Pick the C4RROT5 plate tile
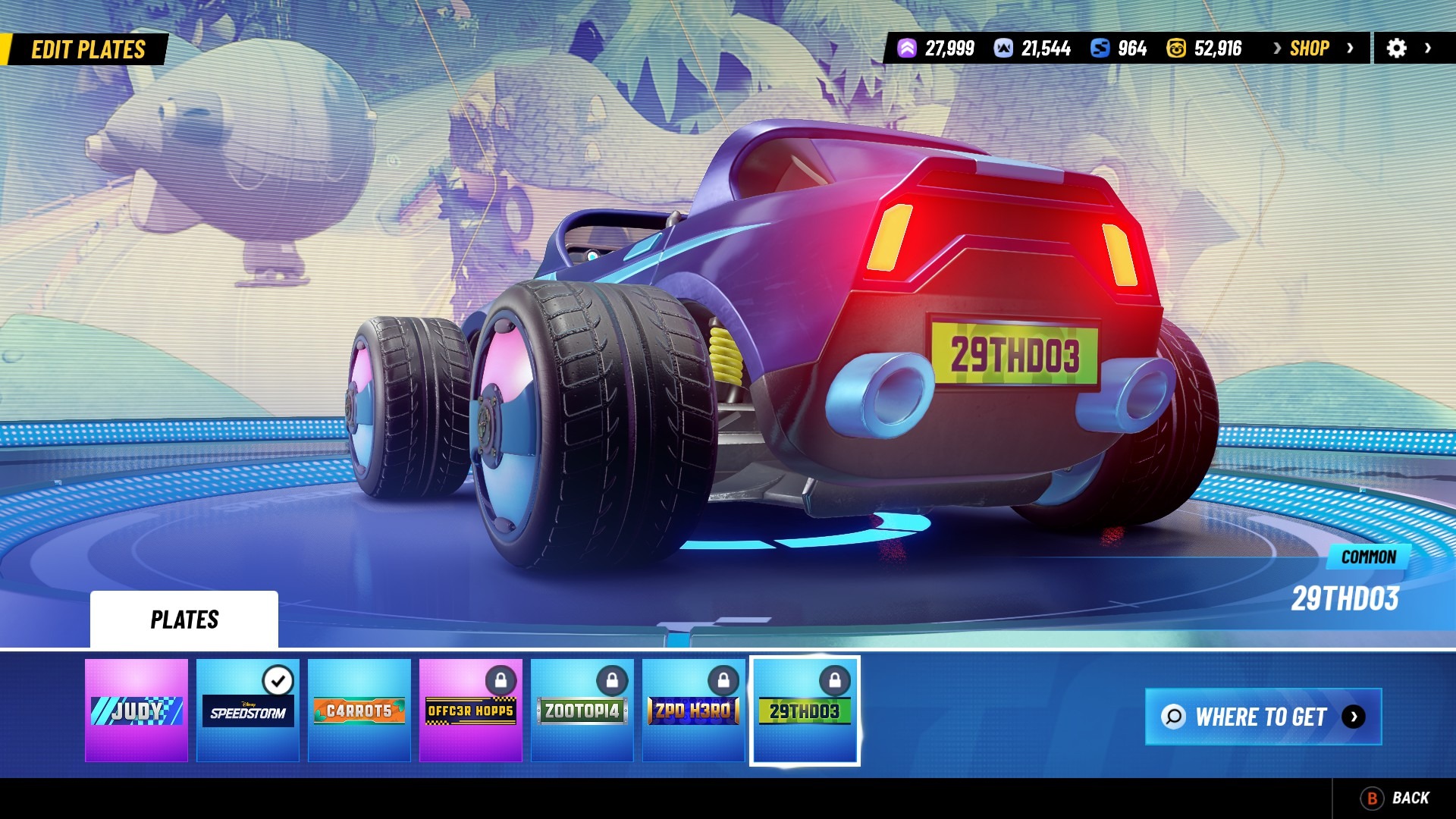The width and height of the screenshot is (1456, 819). pos(359,710)
